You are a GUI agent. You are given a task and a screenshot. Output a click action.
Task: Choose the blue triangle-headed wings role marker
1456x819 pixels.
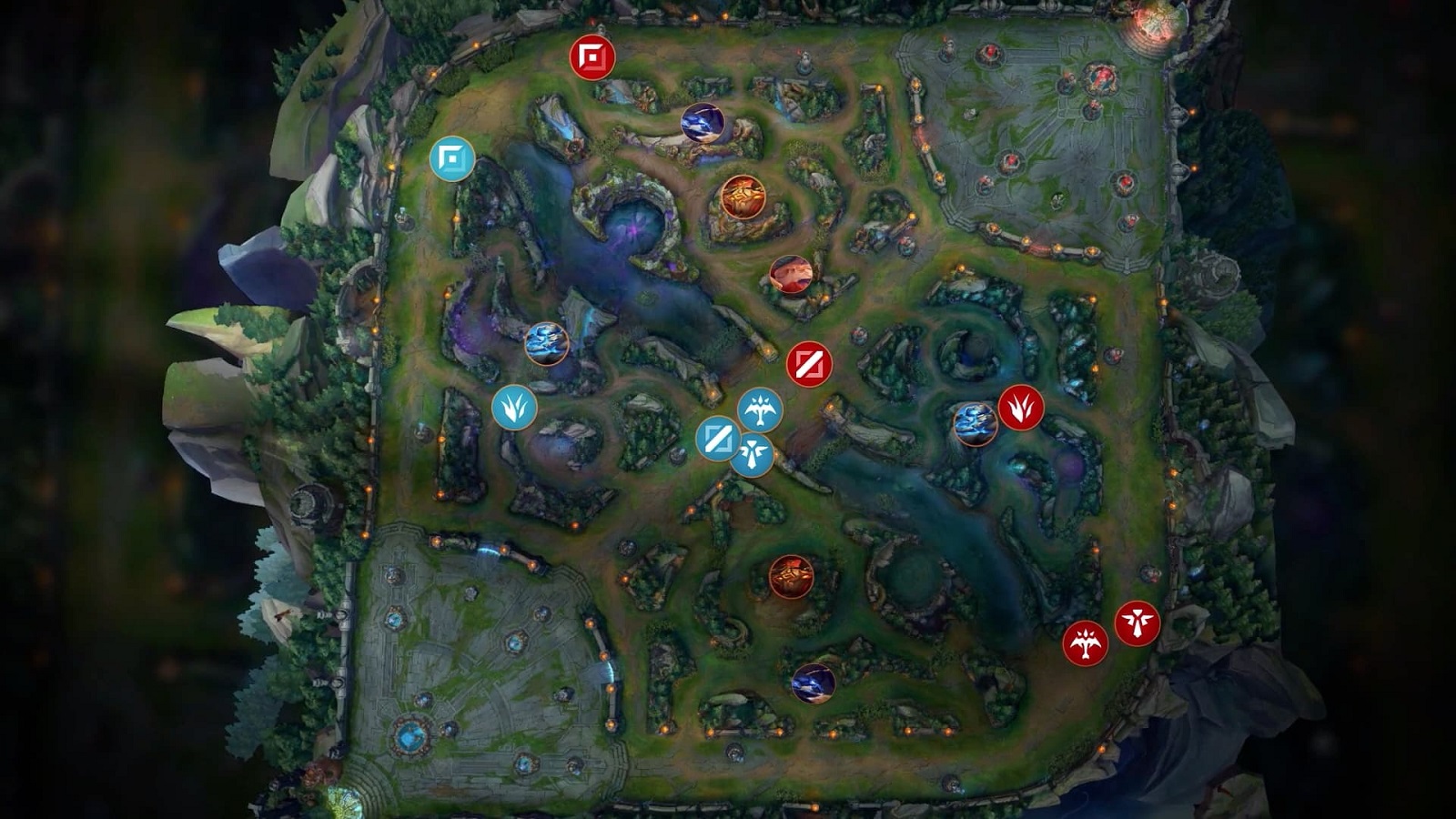(x=753, y=453)
